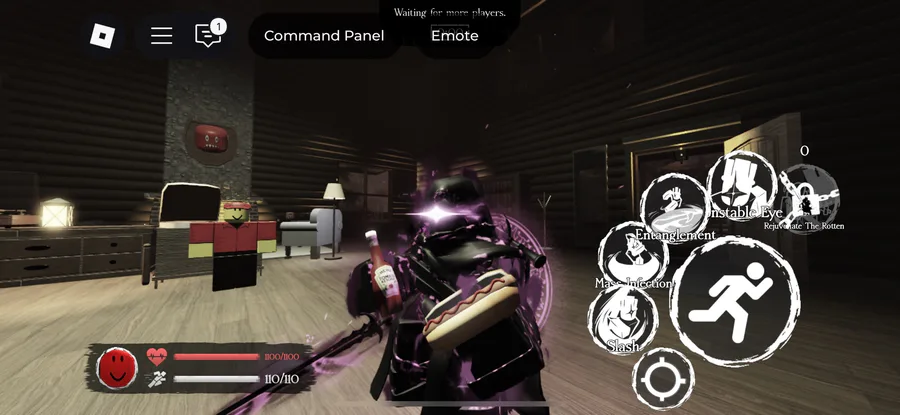Trigger the Unstable Eye ability

[742, 186]
